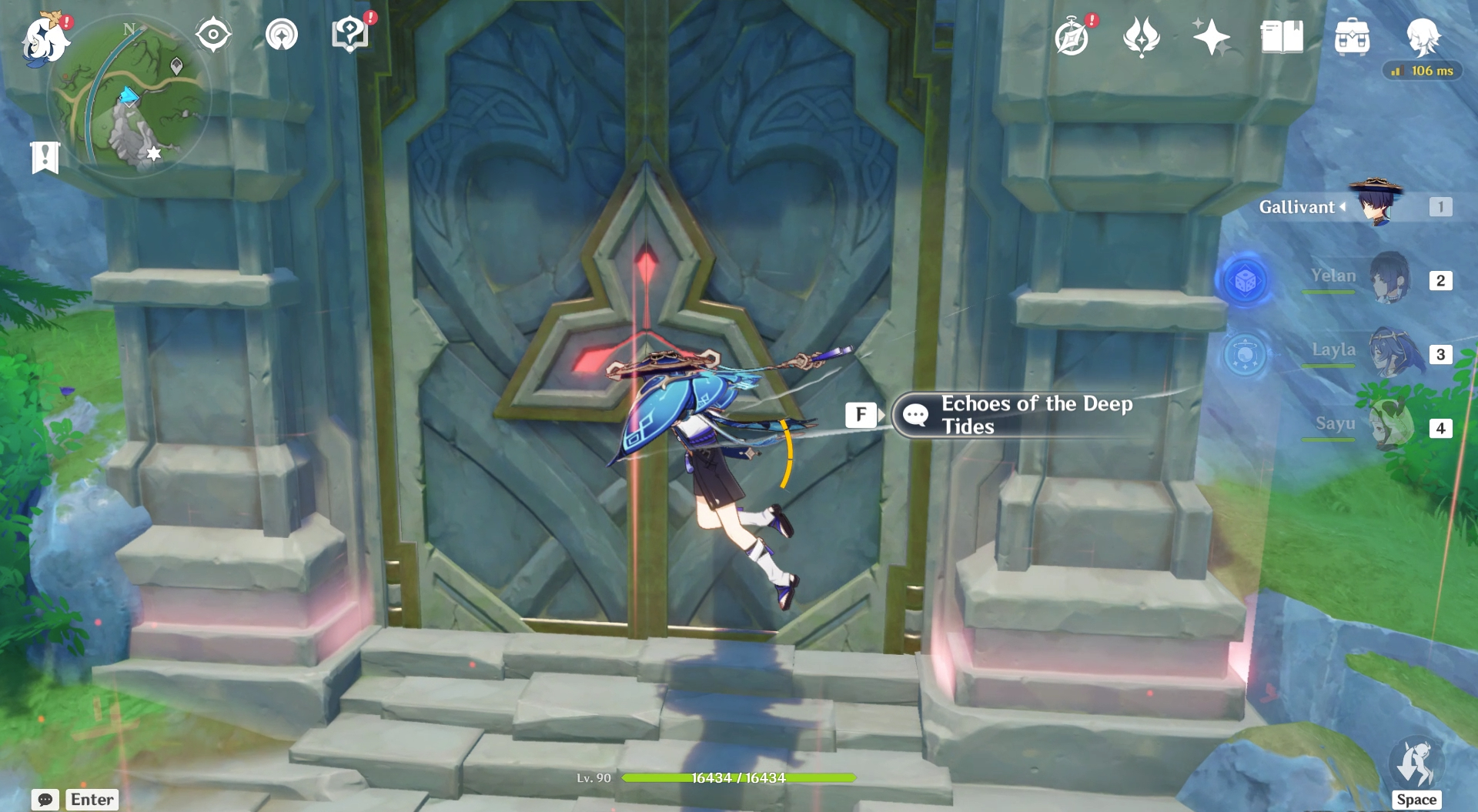
Task: Click the HP bar showing 16434/16434
Action: tap(741, 777)
